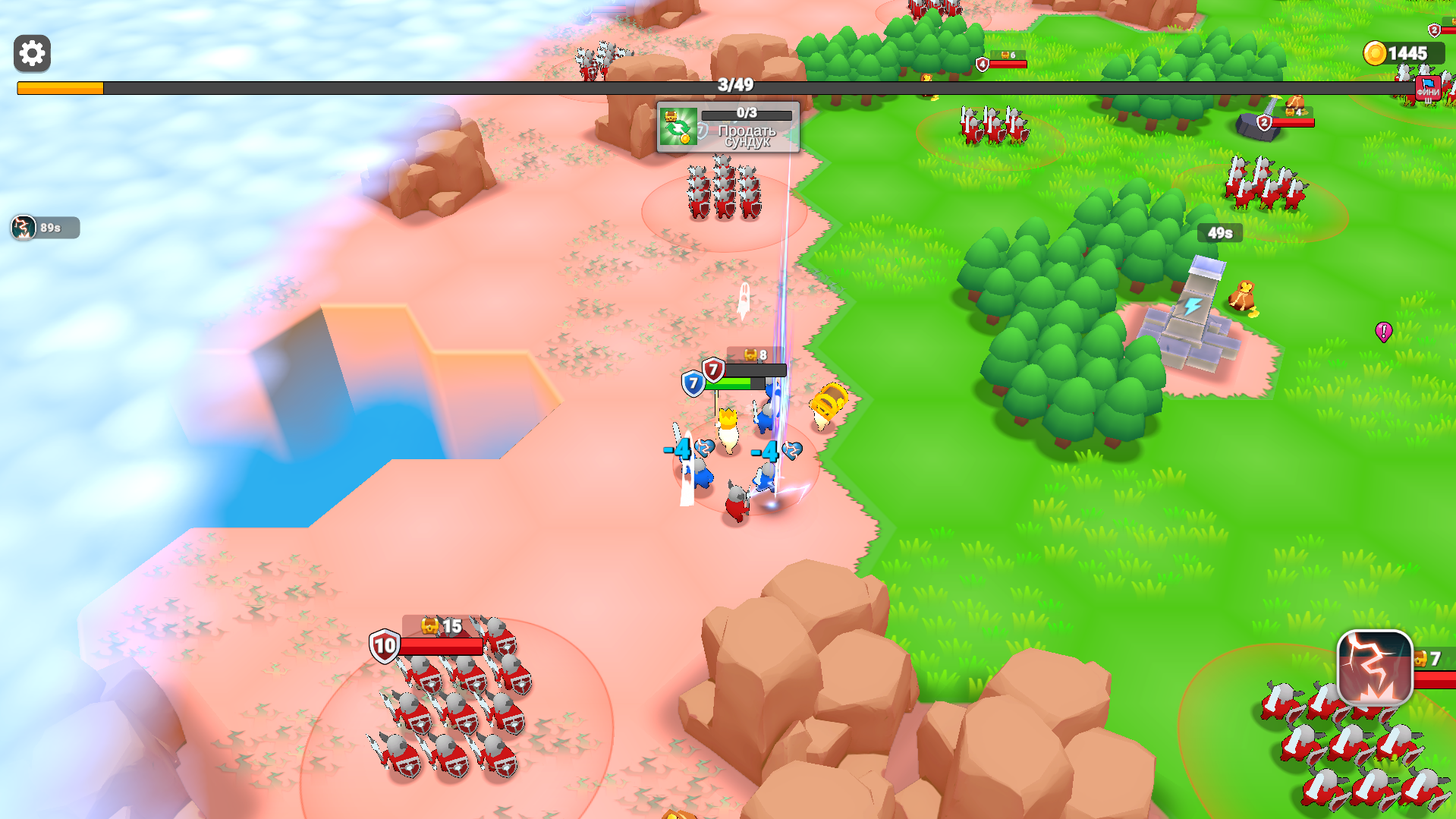Image resolution: width=1456 pixels, height=819 pixels.
Task: Click the crown badge showing 15
Action: (441, 627)
